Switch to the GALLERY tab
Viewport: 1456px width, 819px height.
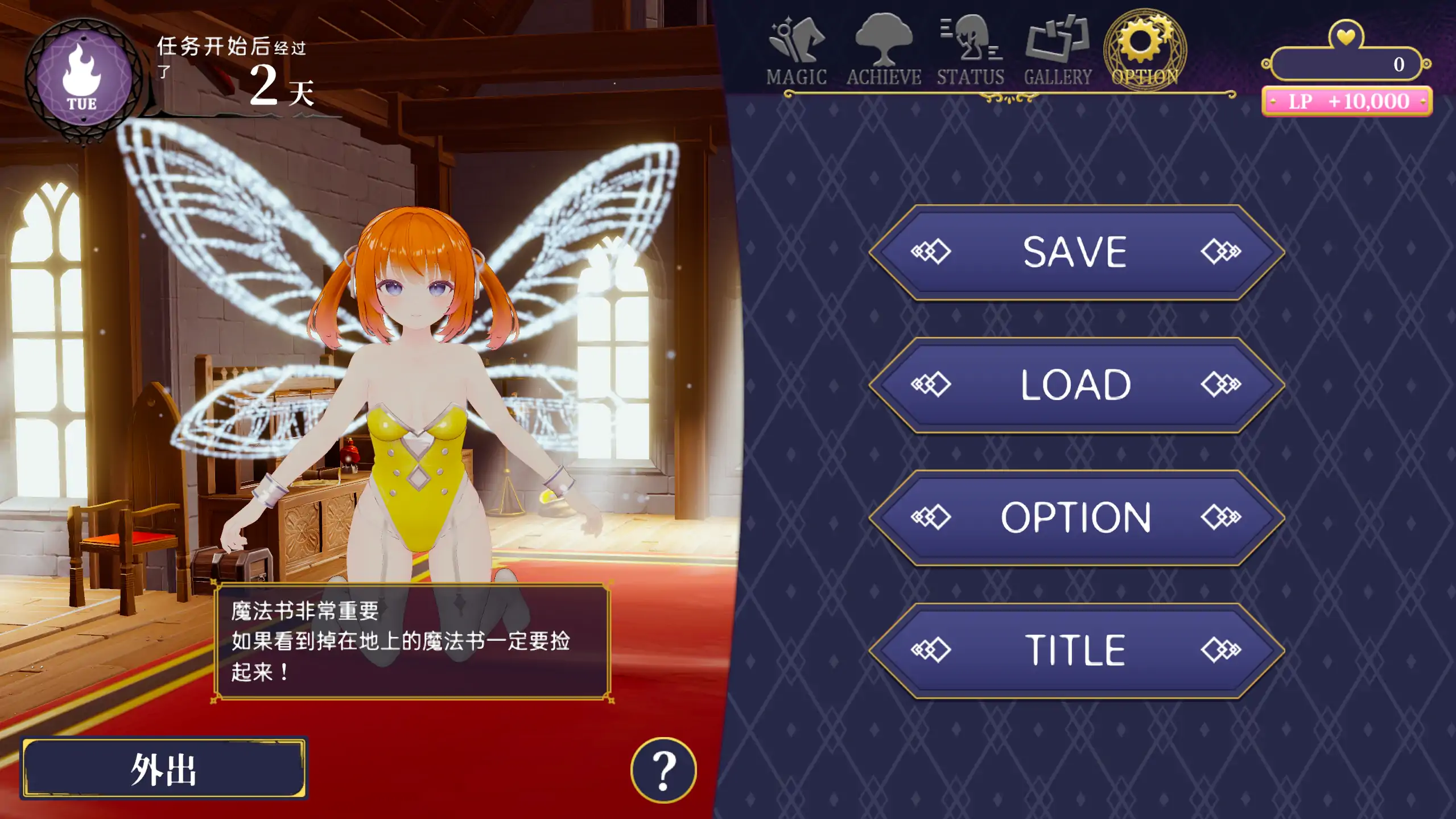tap(1058, 46)
